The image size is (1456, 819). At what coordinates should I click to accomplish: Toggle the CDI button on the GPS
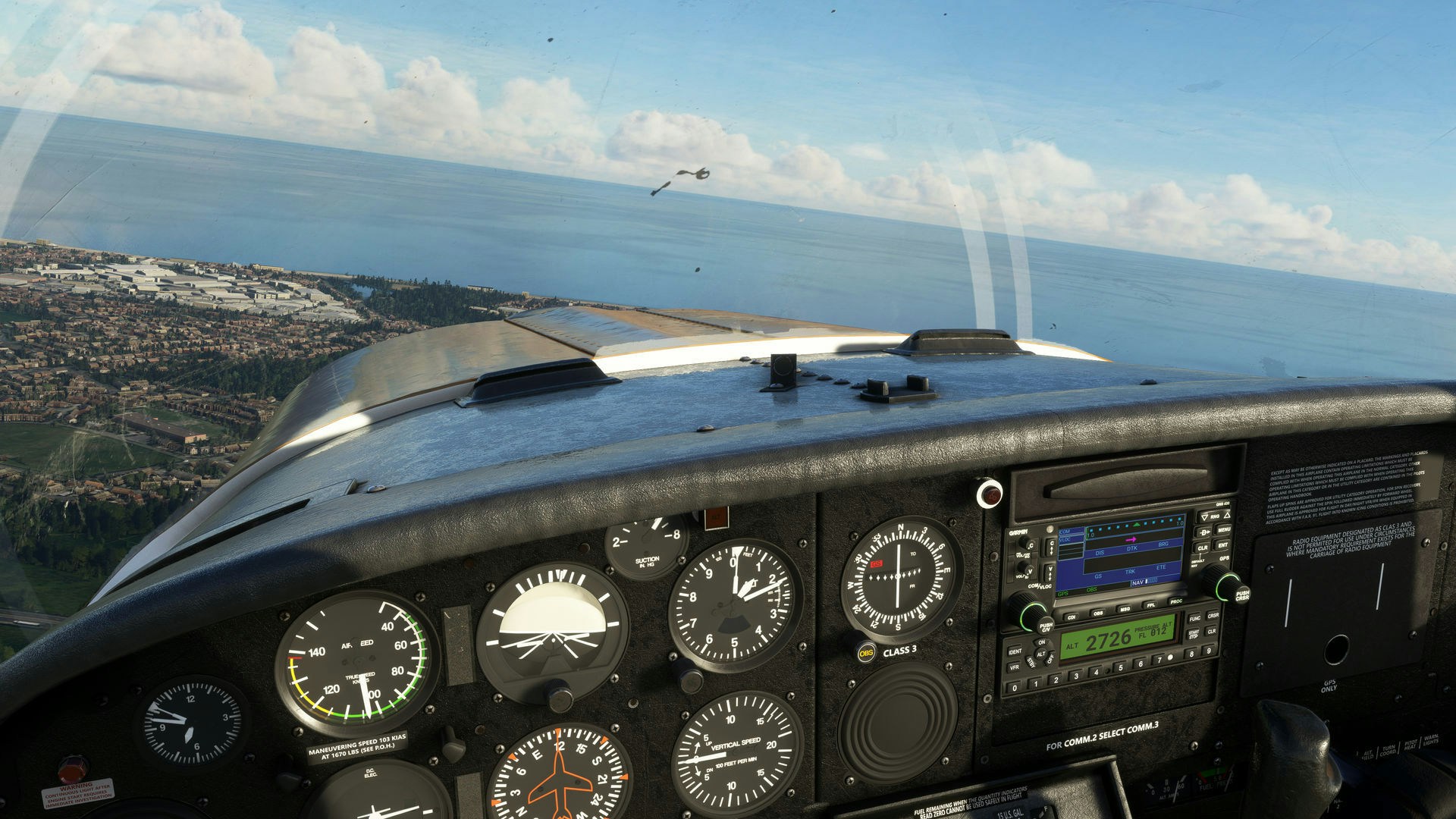tap(1072, 617)
